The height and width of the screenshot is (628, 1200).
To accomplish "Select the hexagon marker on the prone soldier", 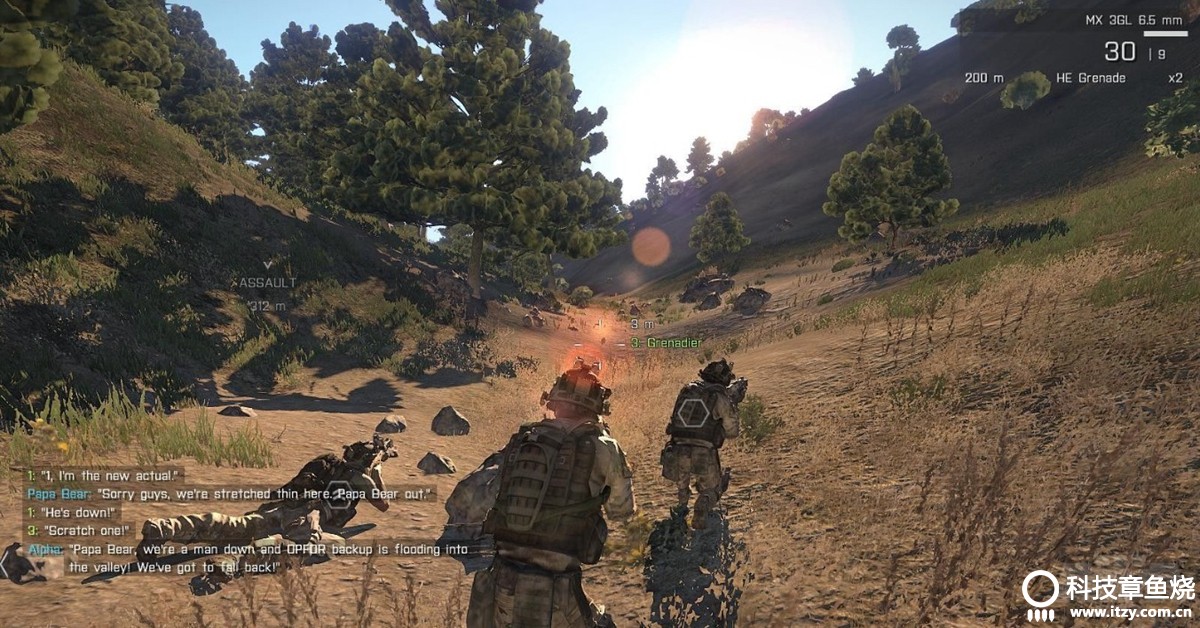I will (x=340, y=496).
